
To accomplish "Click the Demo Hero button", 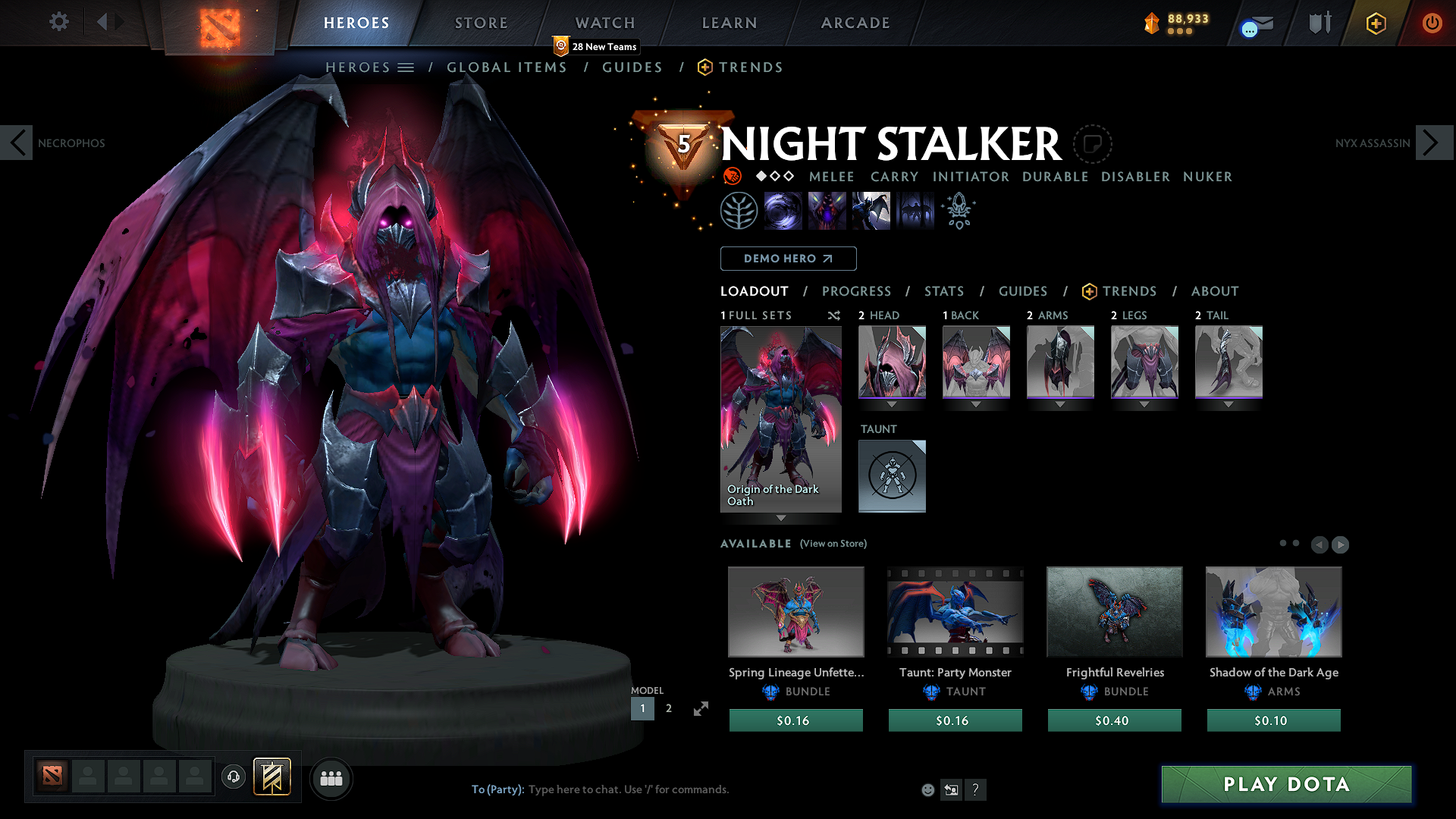I will [788, 259].
